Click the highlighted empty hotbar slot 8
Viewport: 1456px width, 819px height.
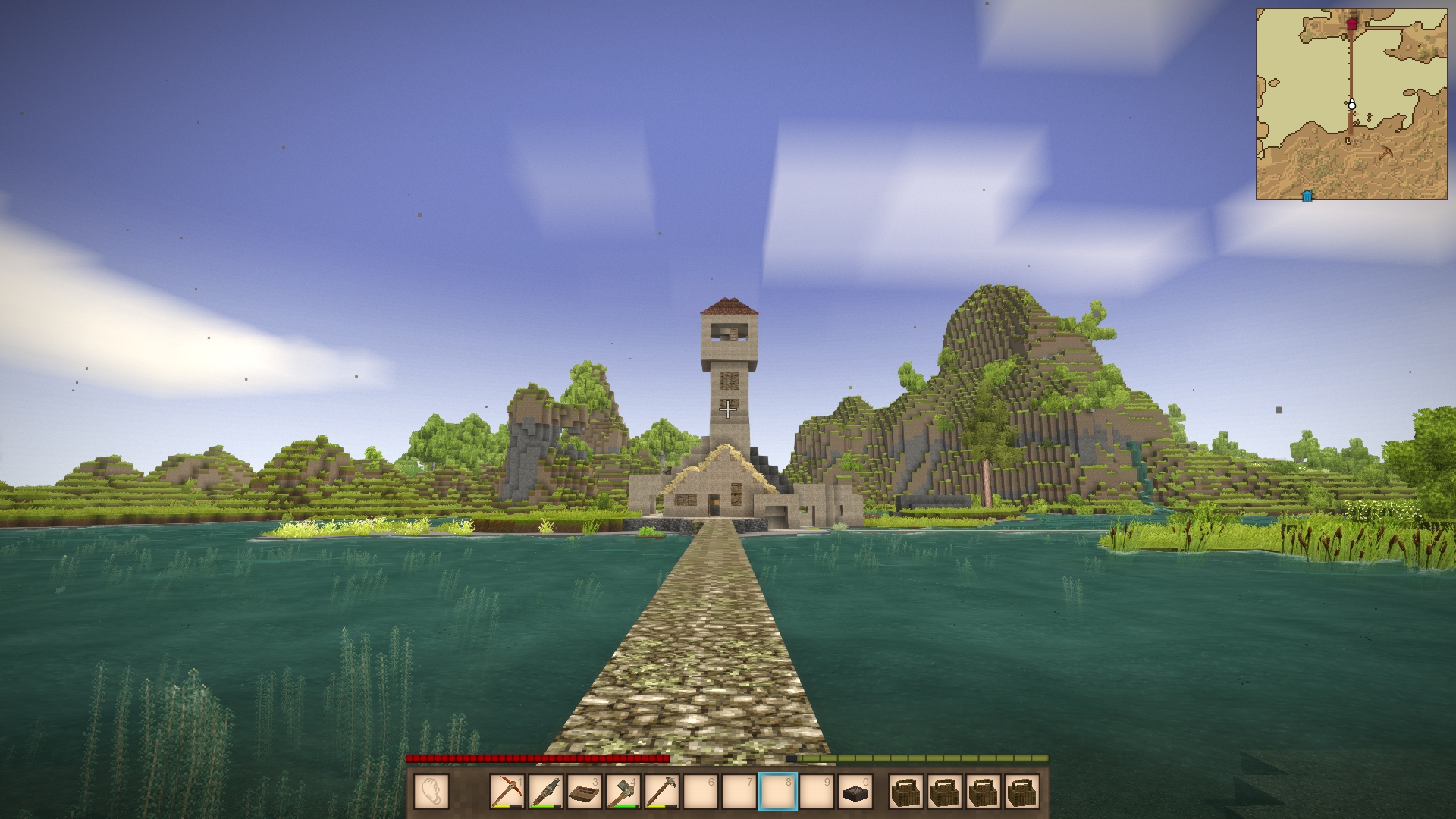[777, 792]
